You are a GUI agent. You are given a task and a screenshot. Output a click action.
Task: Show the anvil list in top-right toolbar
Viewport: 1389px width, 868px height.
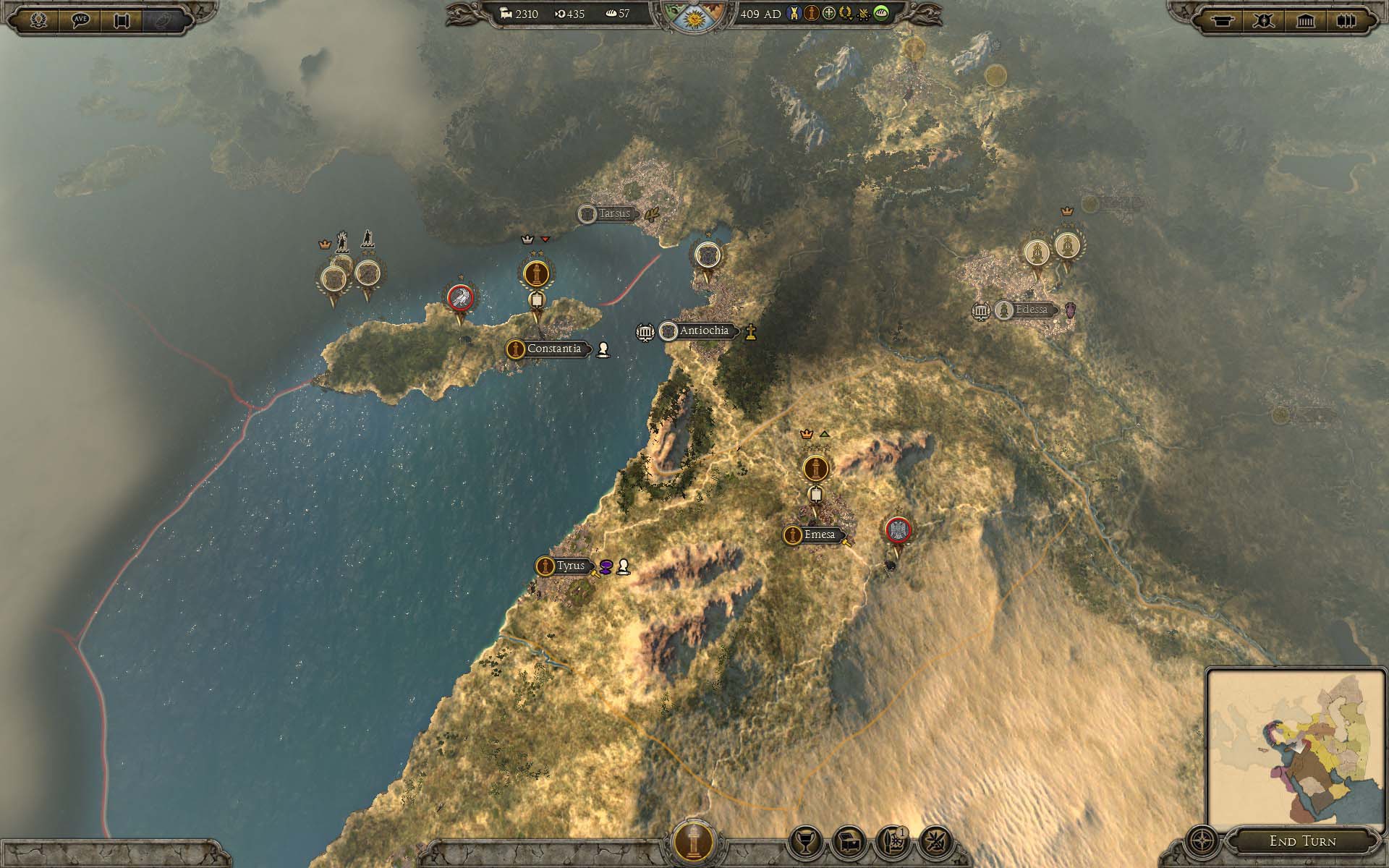1223,20
